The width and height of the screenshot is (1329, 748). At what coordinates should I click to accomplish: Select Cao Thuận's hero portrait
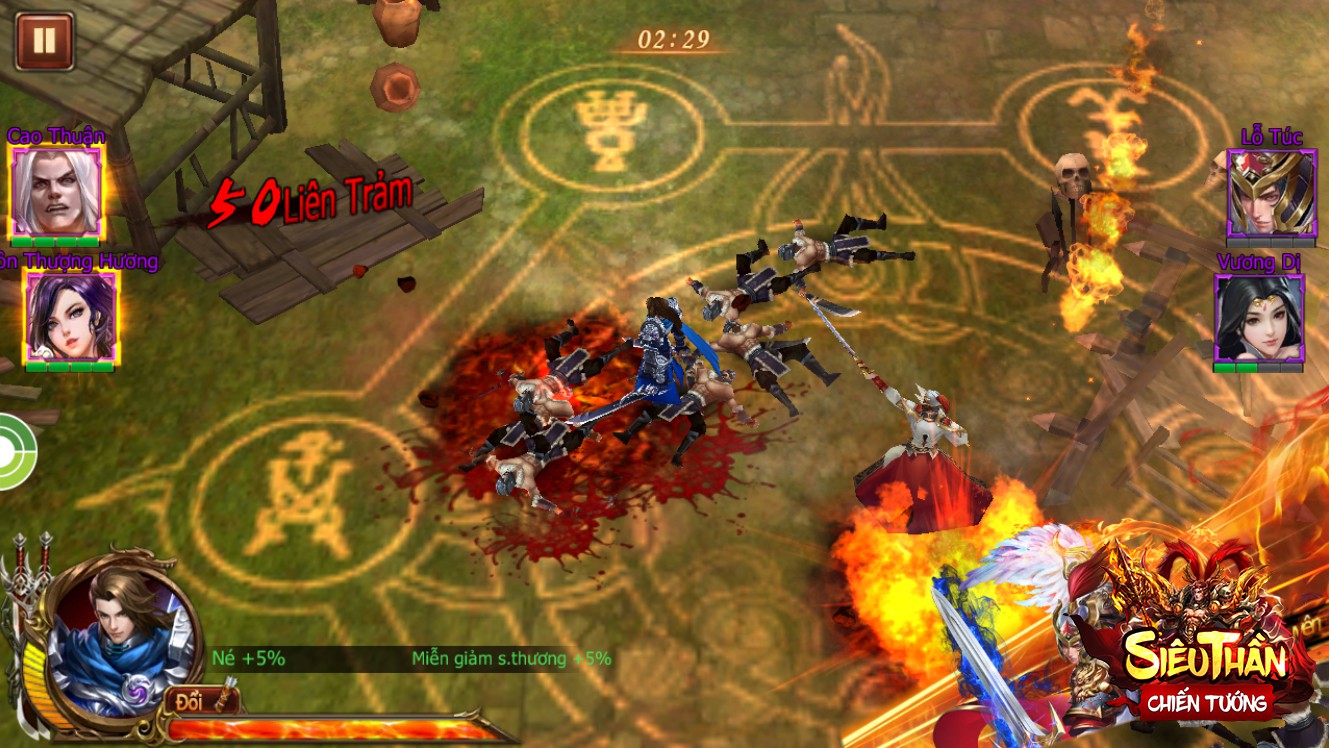point(55,191)
